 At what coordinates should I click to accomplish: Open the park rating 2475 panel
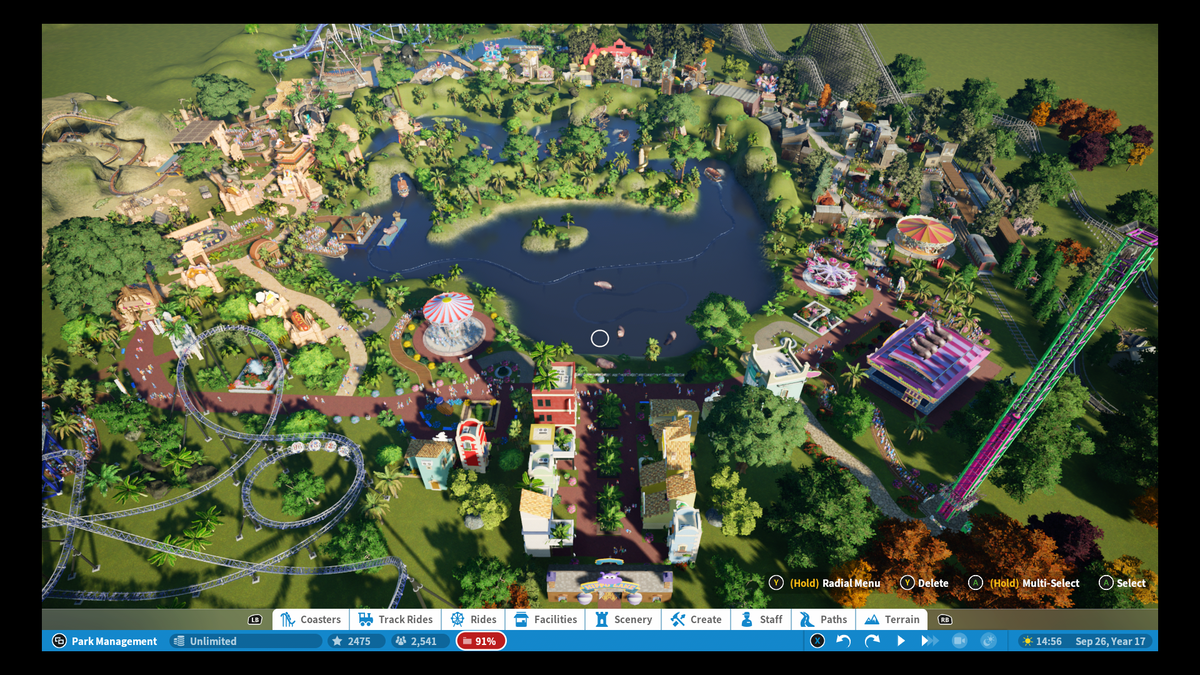click(x=357, y=641)
